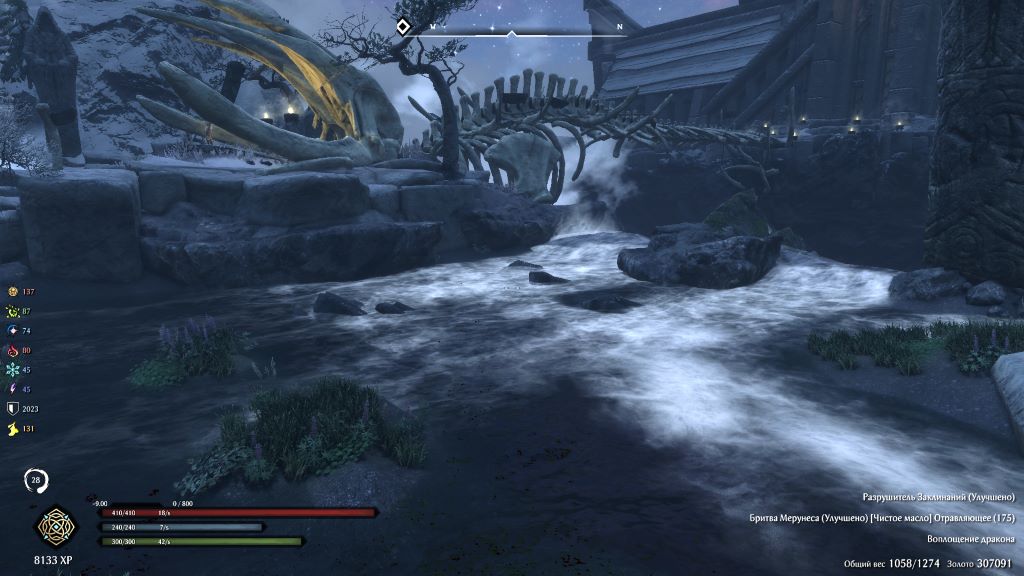Select the gold round icon beside 137
1024x576 pixels.
point(13,291)
